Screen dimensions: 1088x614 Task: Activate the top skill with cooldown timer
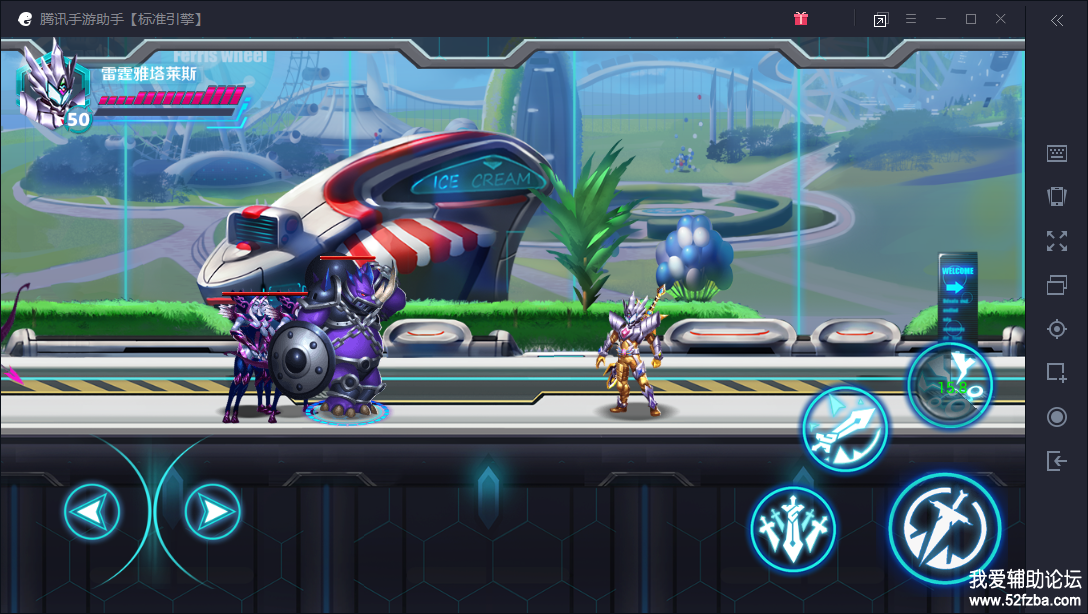click(949, 385)
